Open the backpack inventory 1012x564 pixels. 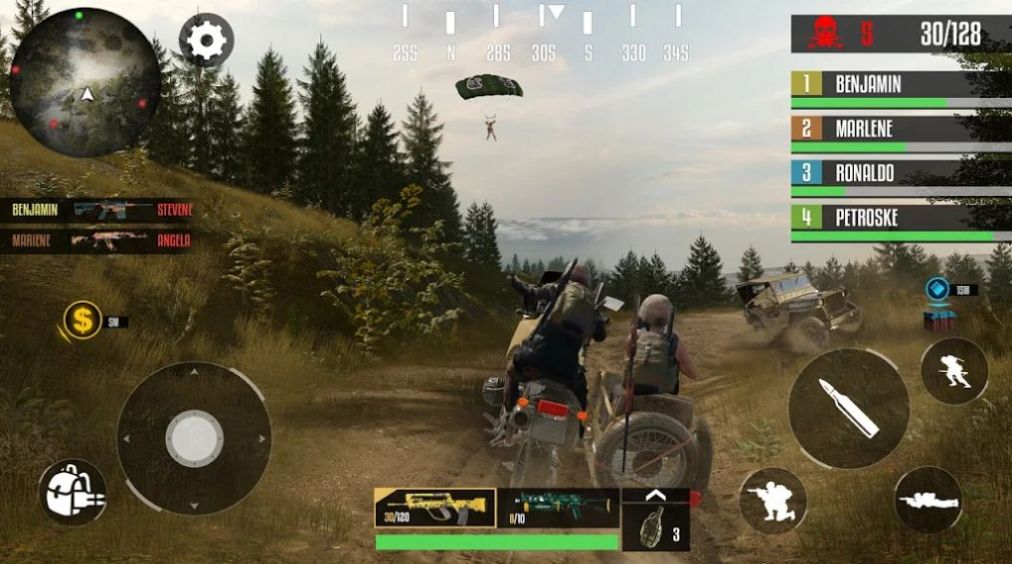coord(73,492)
